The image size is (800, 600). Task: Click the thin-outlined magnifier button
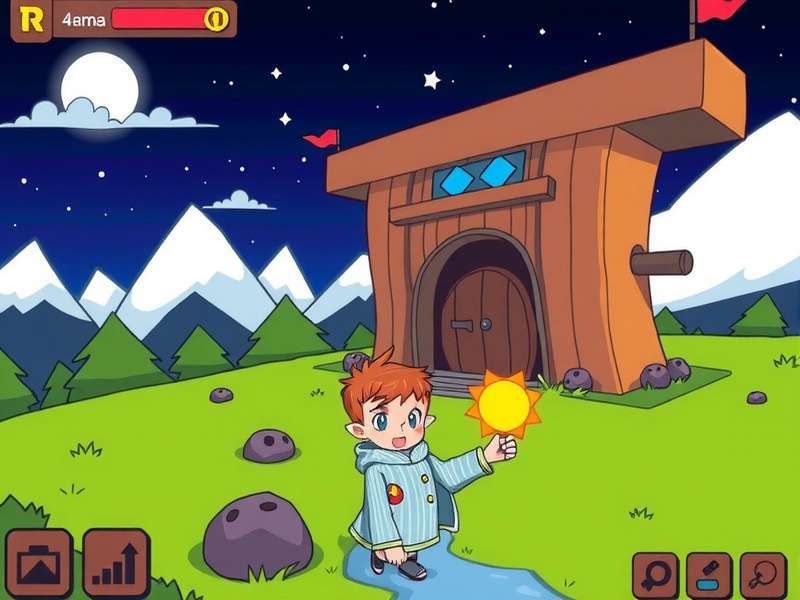(x=763, y=575)
